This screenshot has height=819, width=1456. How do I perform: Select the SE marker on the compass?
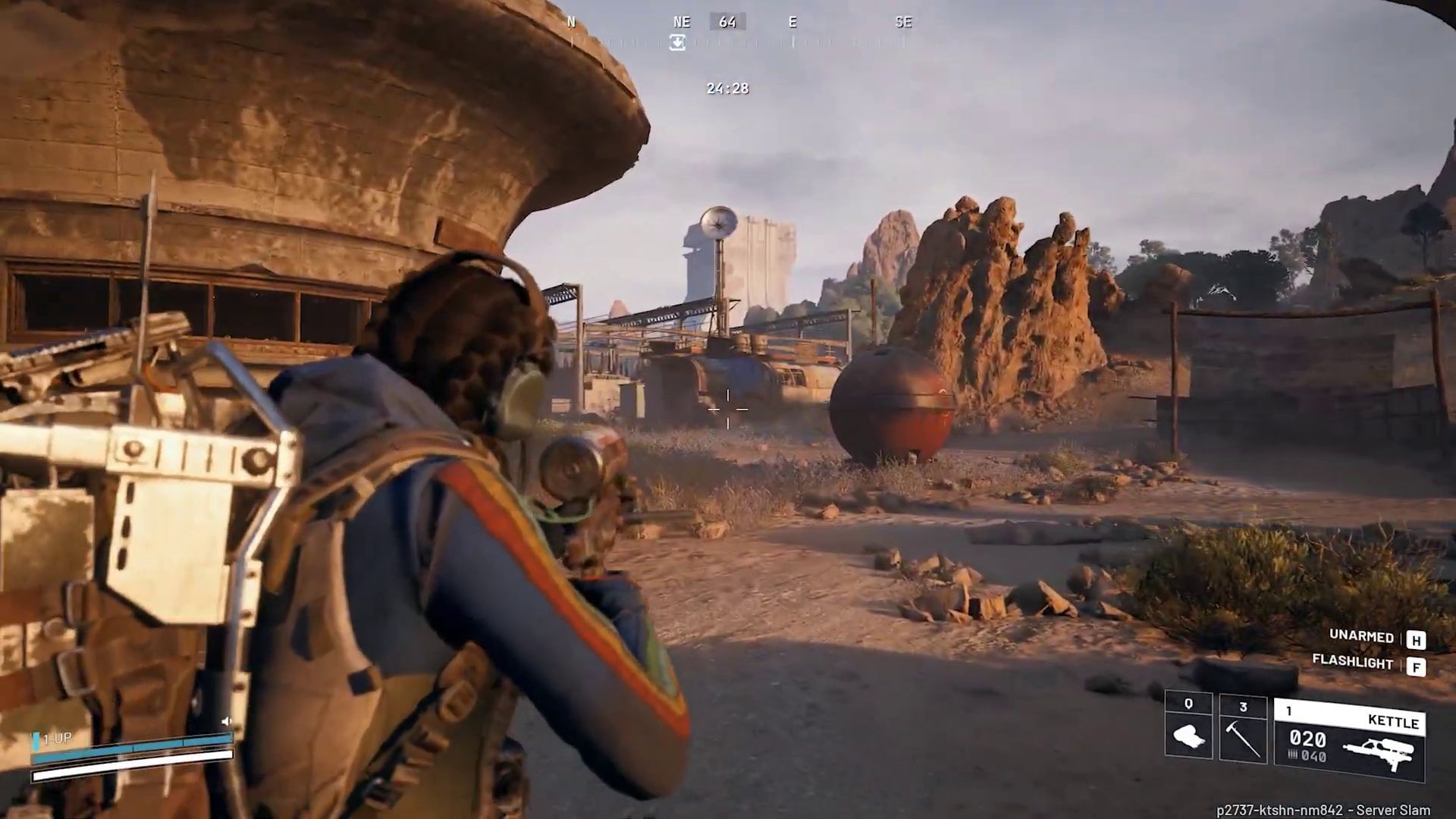coord(902,22)
